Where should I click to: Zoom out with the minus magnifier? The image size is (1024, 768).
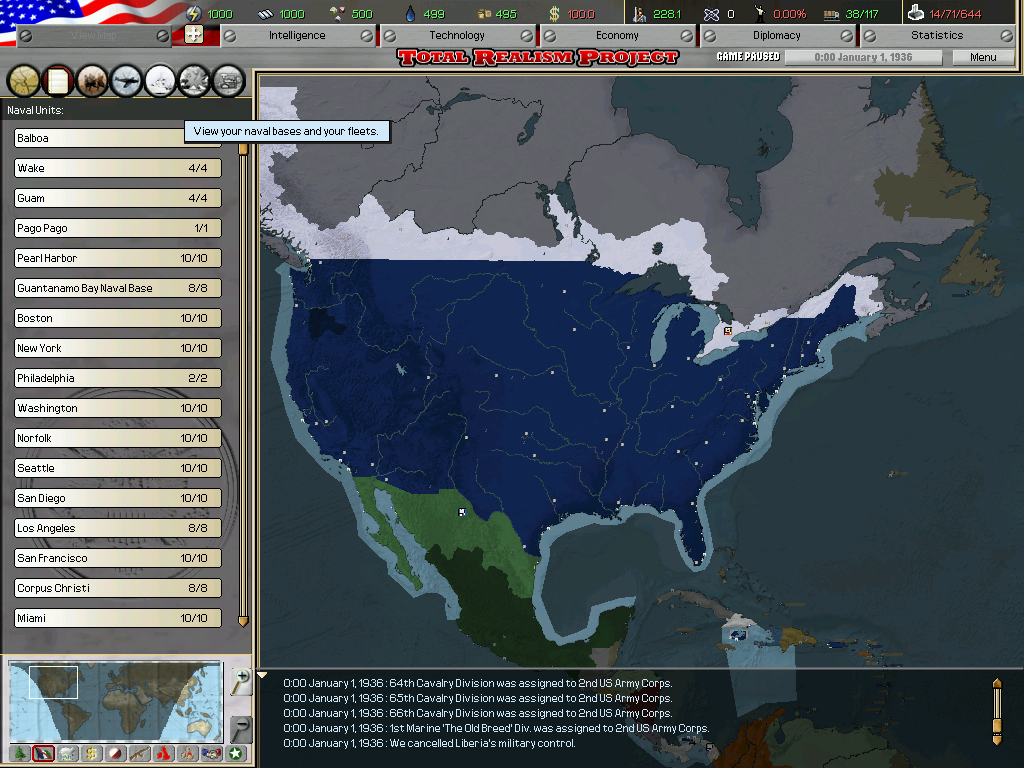tap(241, 727)
